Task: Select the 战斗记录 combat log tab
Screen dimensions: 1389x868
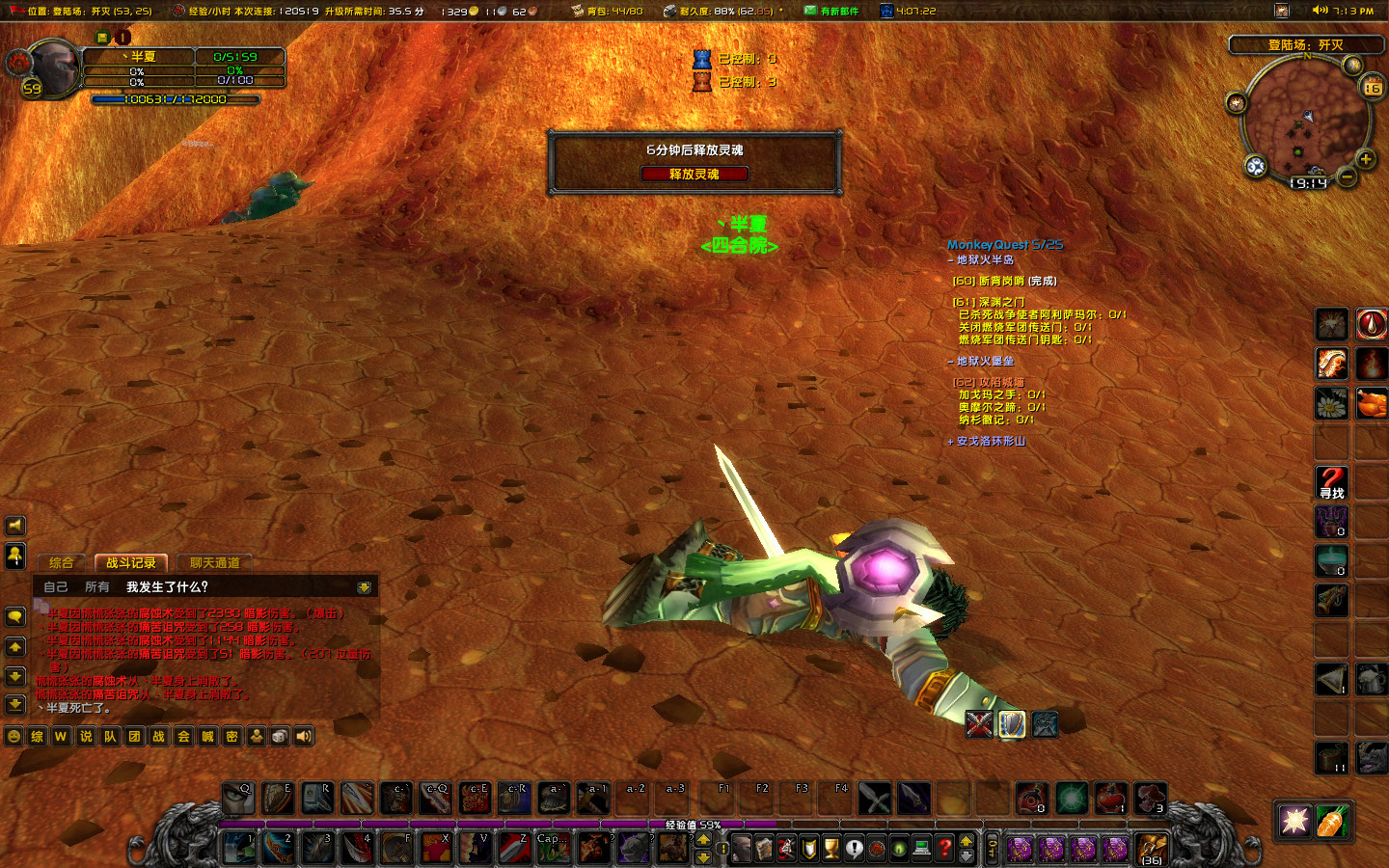Action: (x=130, y=562)
